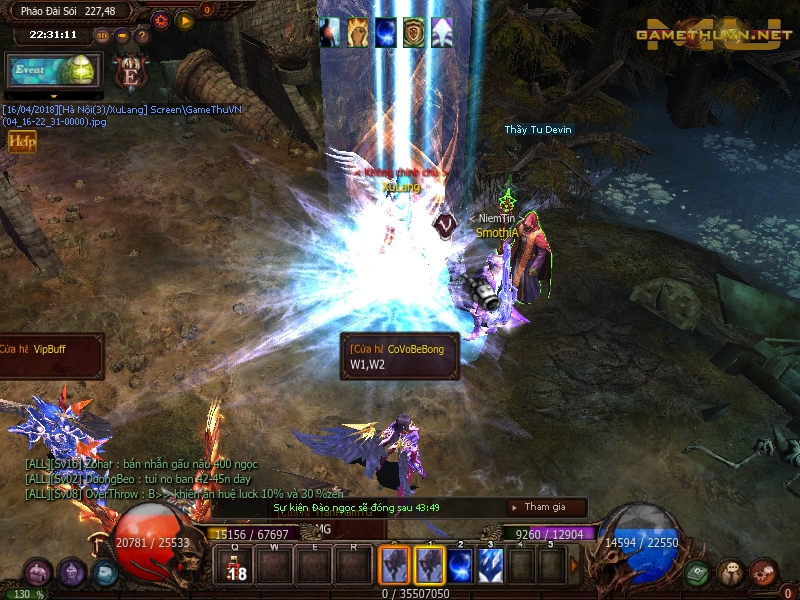Viewport: 800px width, 600px height.
Task: Join the event via Tham gia
Action: 546,507
